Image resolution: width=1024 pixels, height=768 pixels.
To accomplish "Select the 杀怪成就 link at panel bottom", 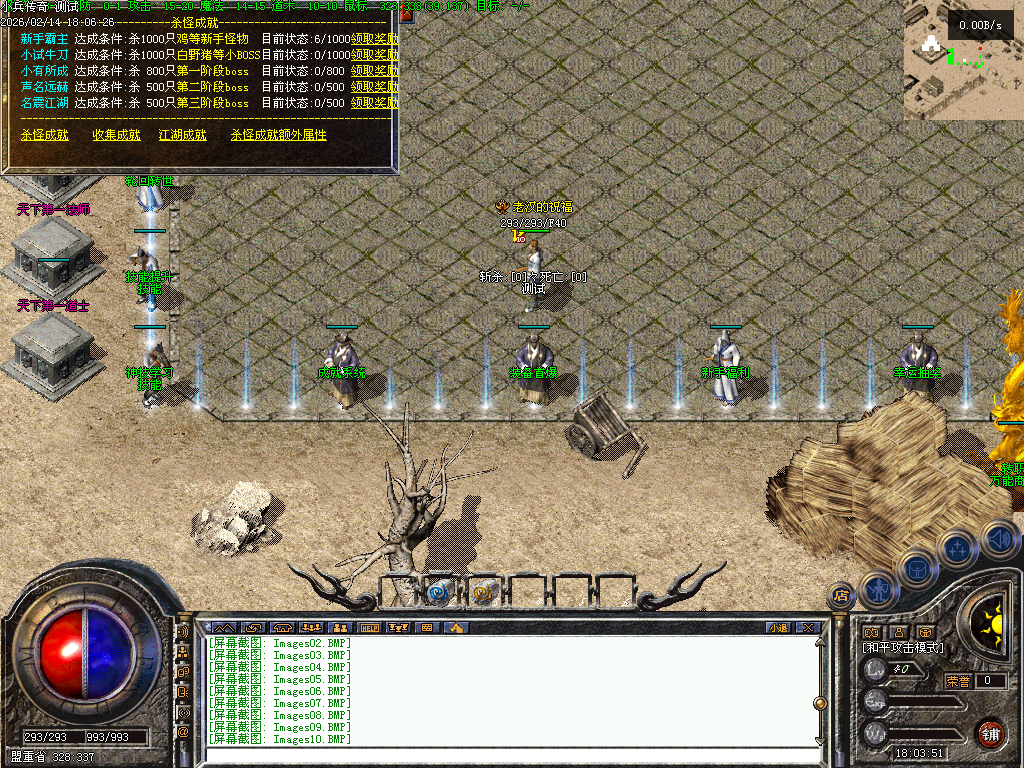I will coord(44,135).
